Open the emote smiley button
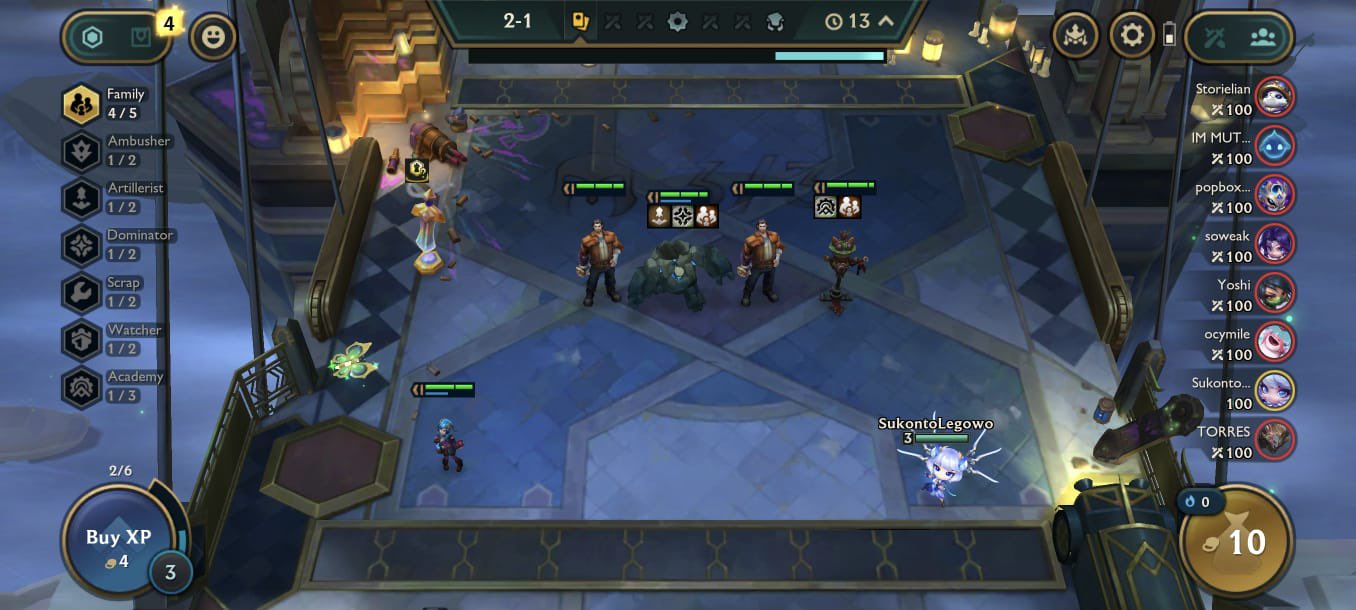This screenshot has height=610, width=1356. [x=213, y=38]
